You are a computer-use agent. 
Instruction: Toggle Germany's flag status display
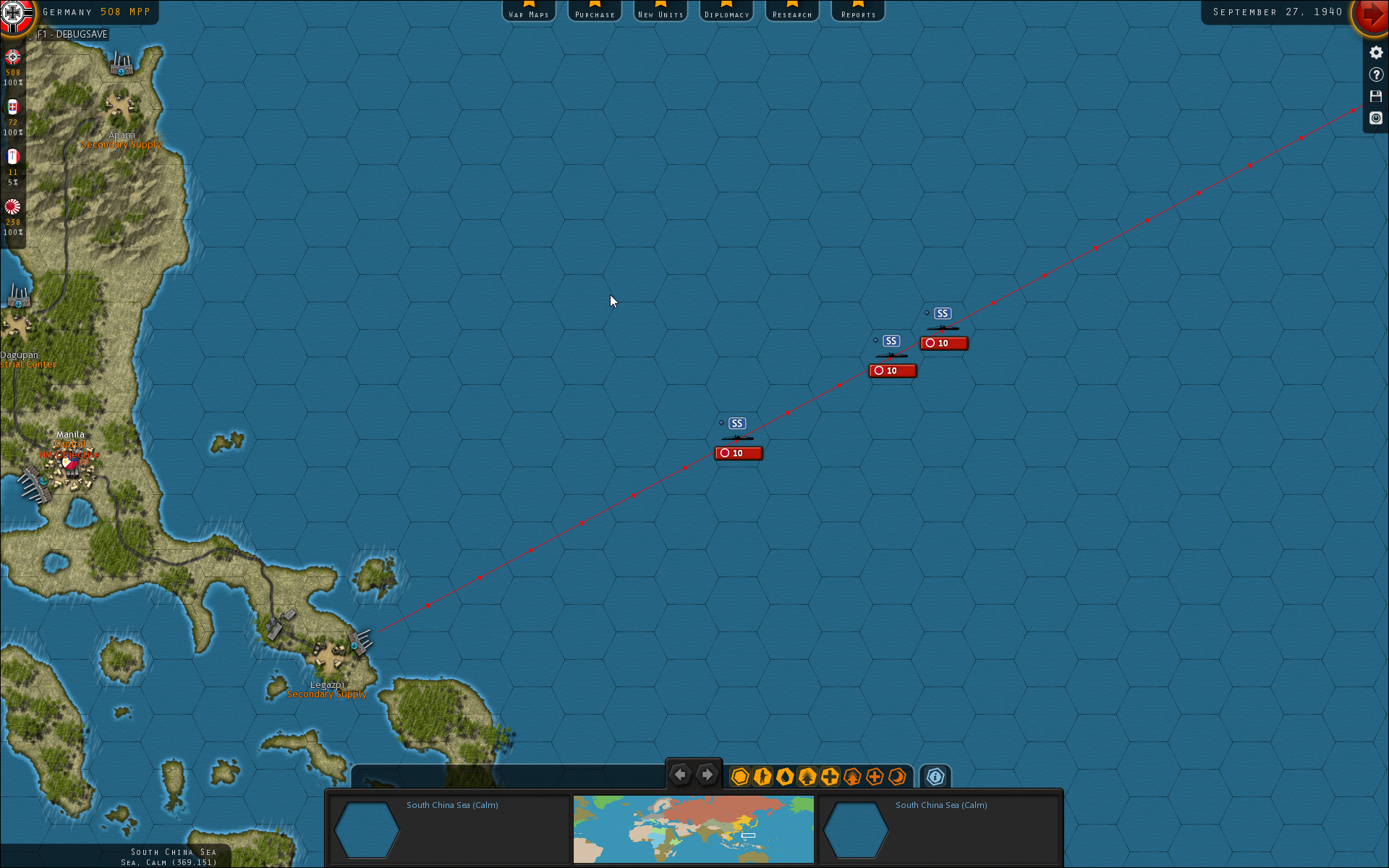12,59
